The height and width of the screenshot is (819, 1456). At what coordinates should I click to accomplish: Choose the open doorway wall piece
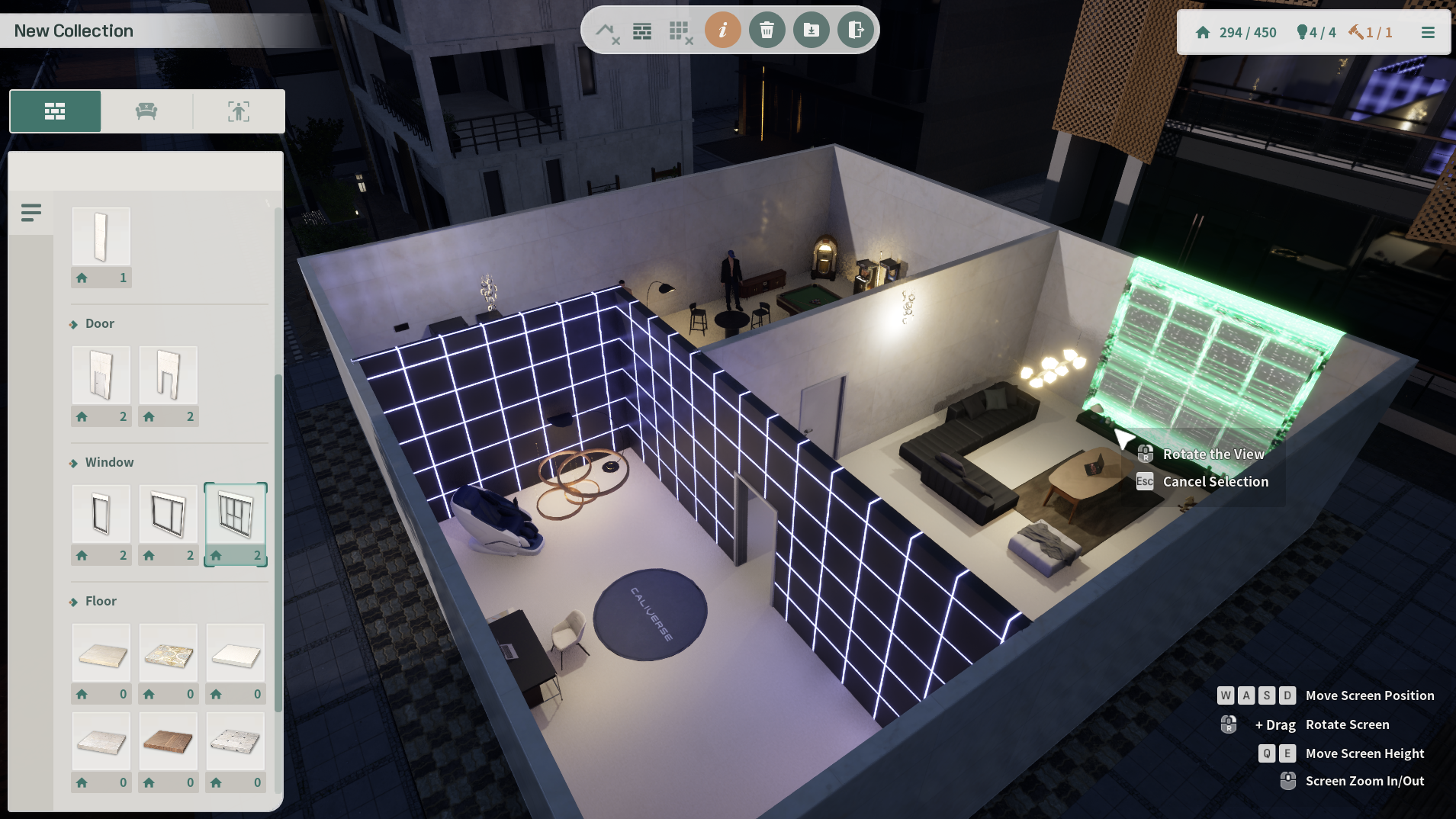pyautogui.click(x=169, y=375)
